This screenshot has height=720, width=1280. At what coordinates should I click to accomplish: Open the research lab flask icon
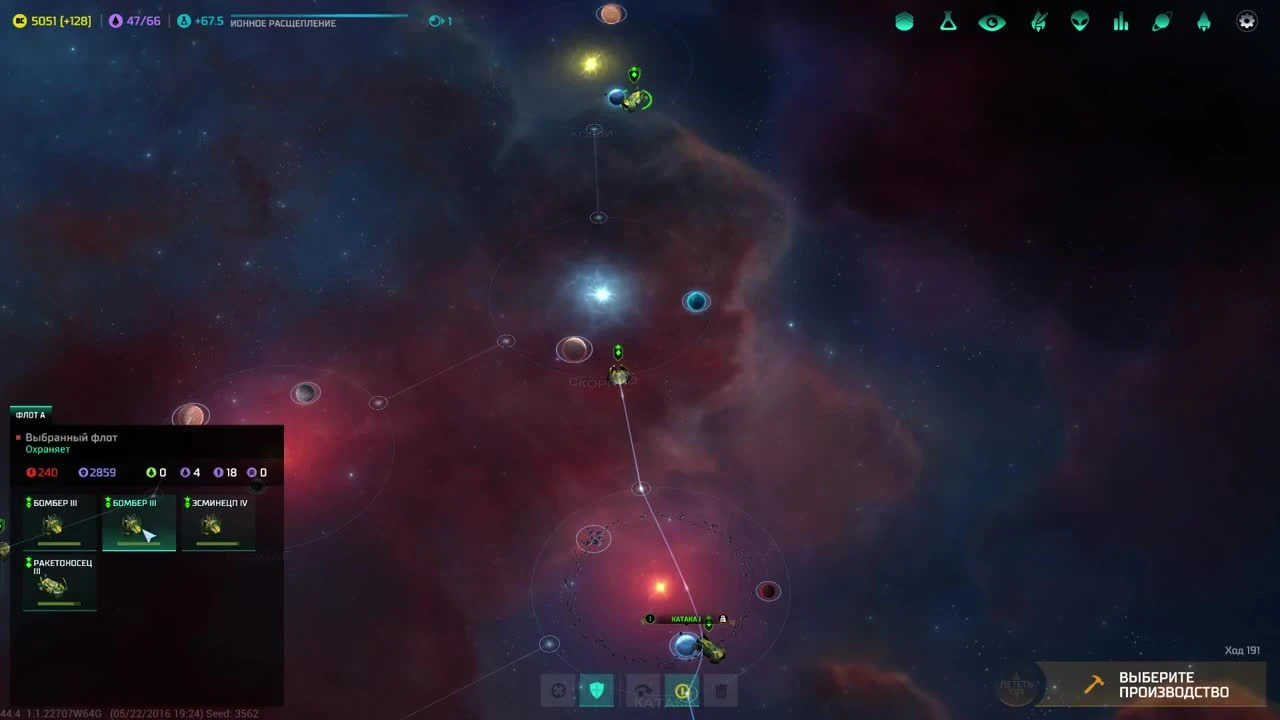947,20
